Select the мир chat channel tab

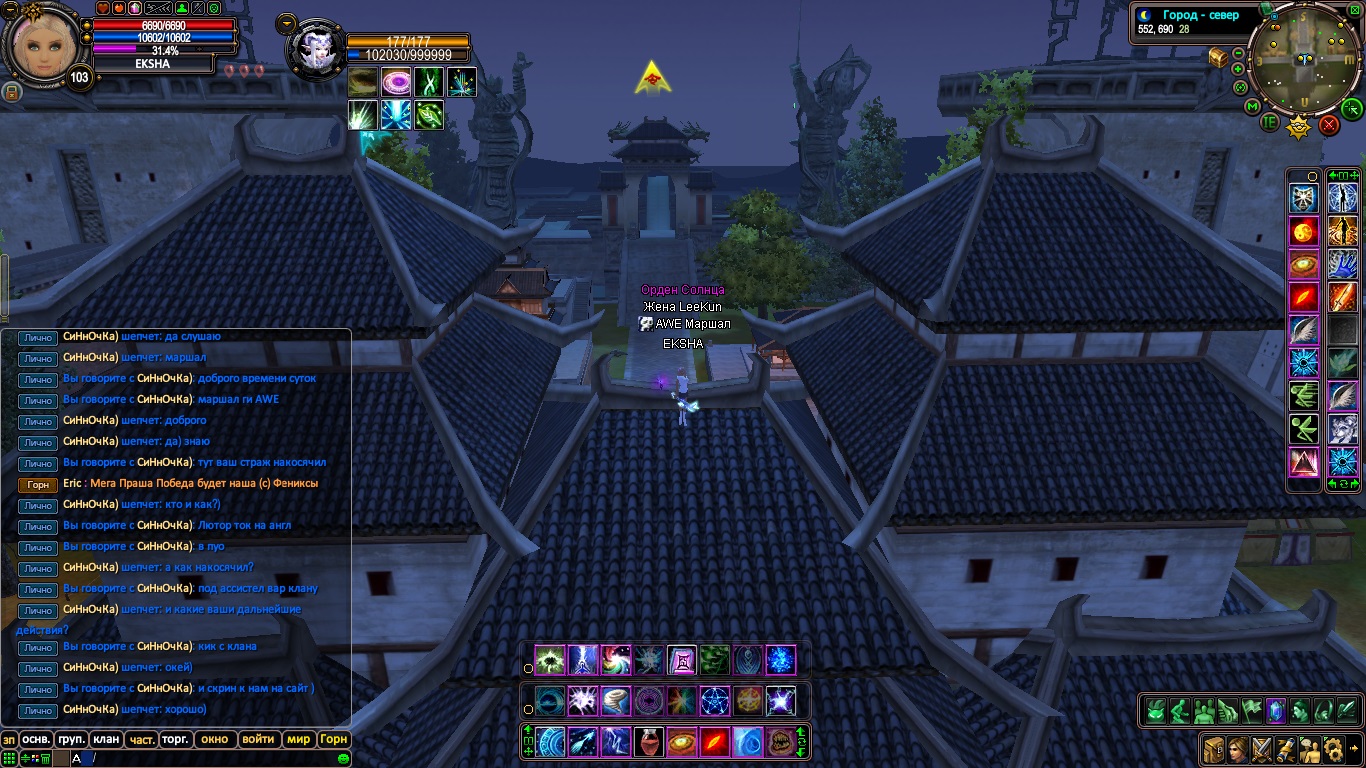[298, 740]
